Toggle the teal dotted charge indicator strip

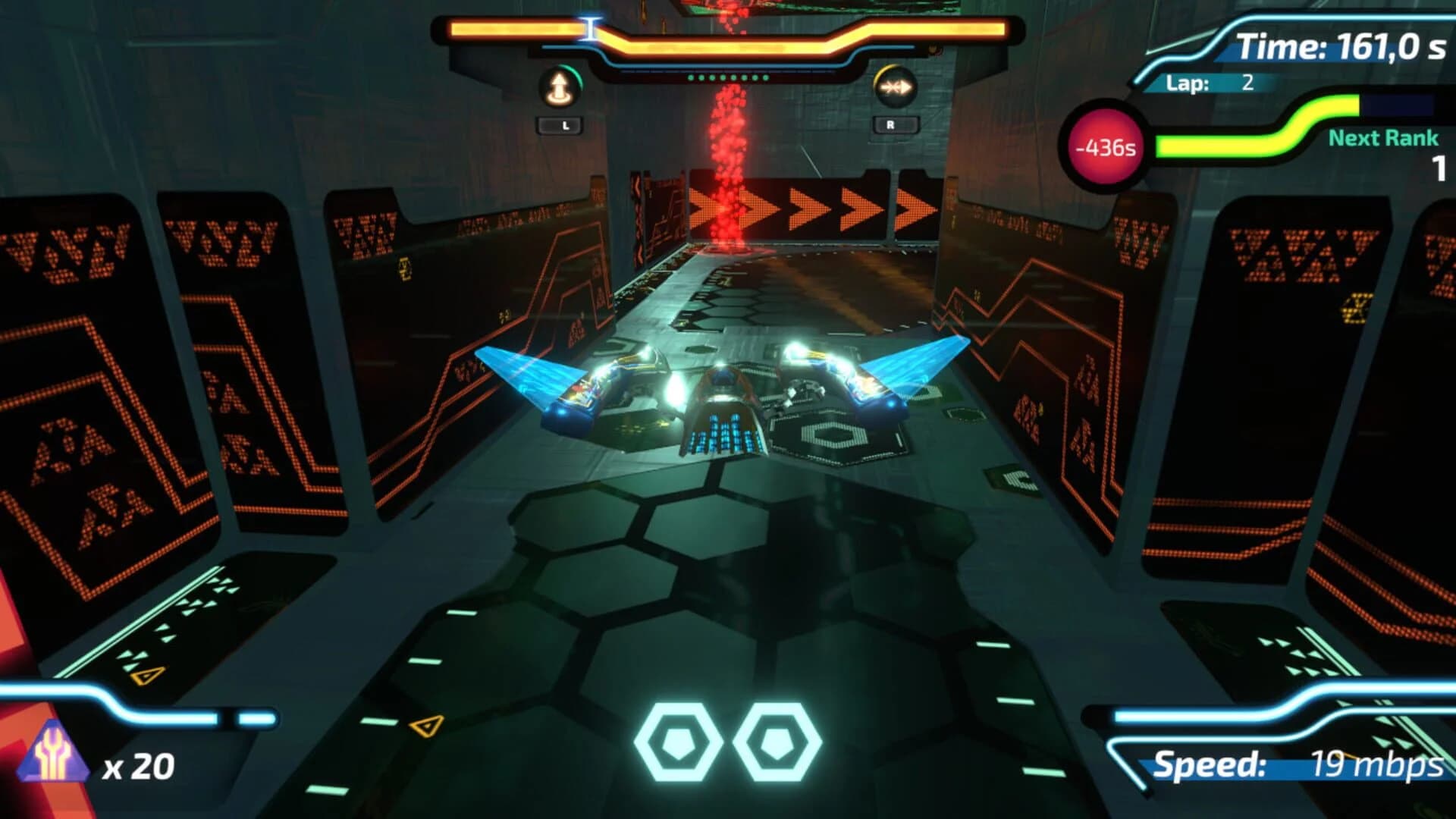(728, 76)
